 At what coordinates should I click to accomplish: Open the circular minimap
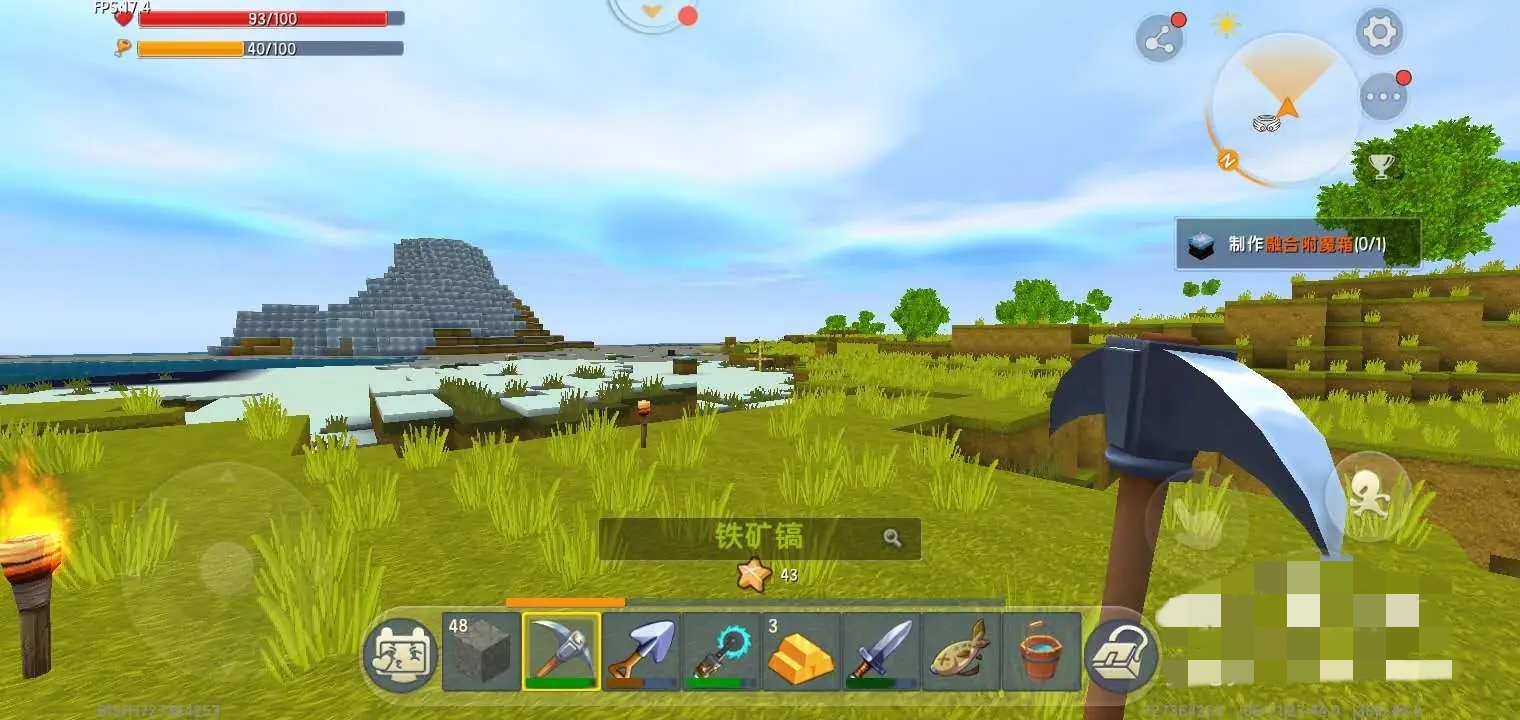click(x=1285, y=109)
